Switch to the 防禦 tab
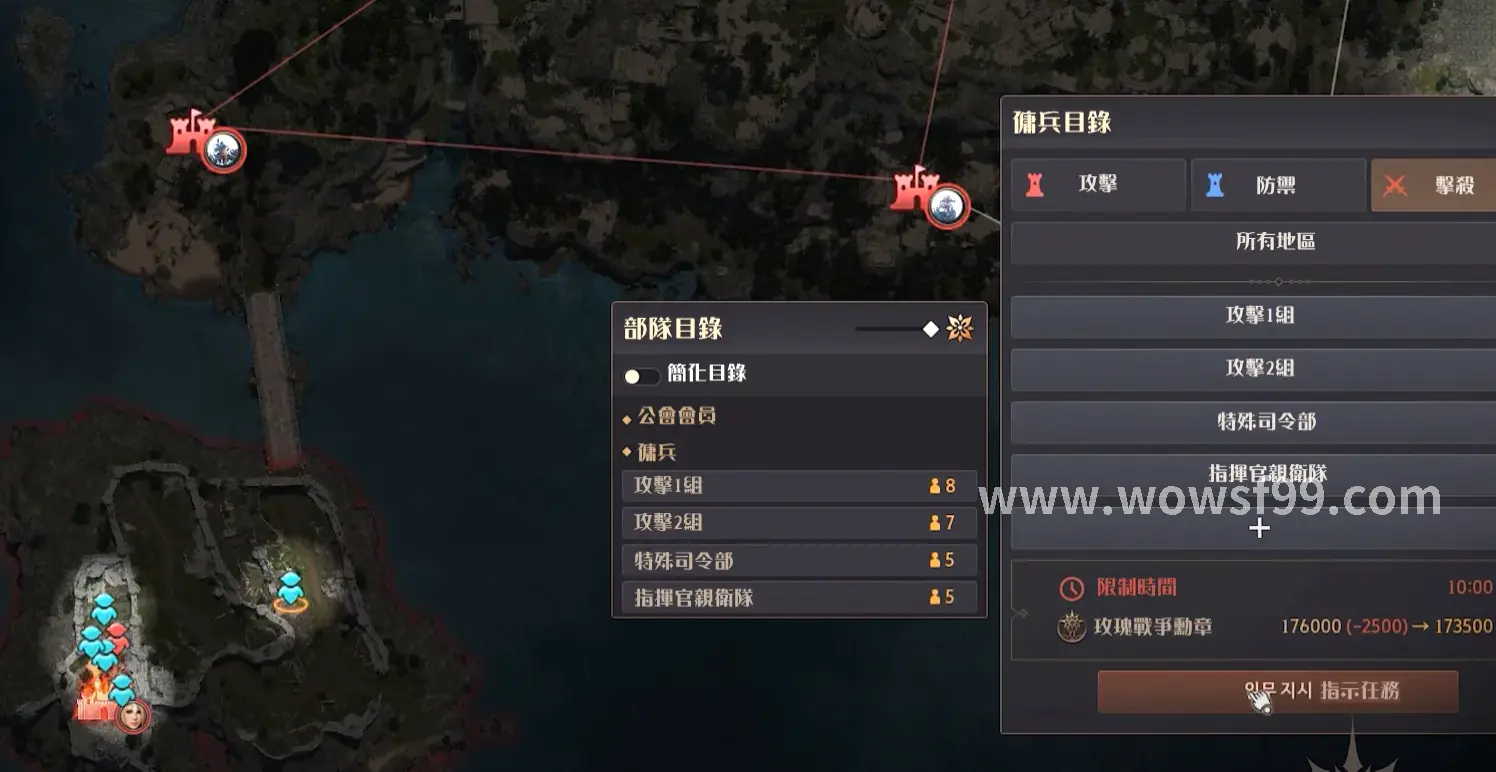The image size is (1496, 772). point(1280,184)
